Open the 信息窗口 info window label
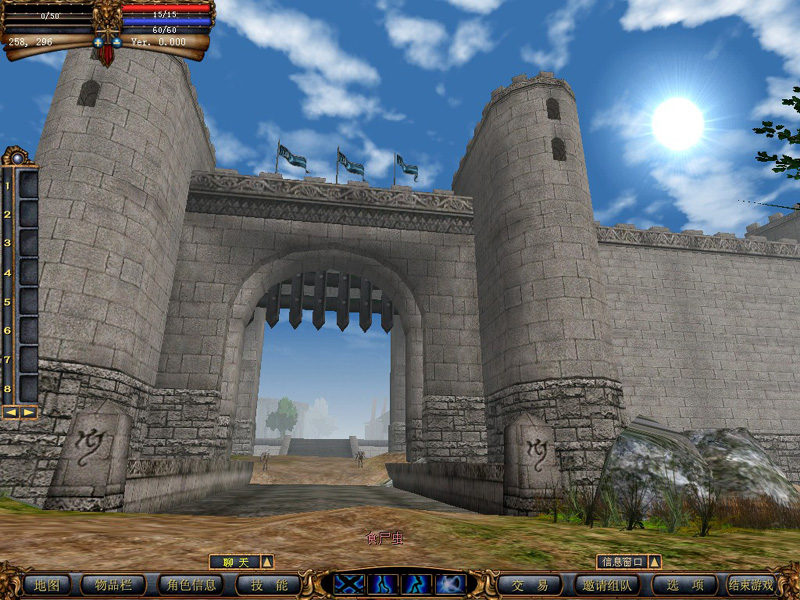Screen dimensions: 800x600 [621, 562]
